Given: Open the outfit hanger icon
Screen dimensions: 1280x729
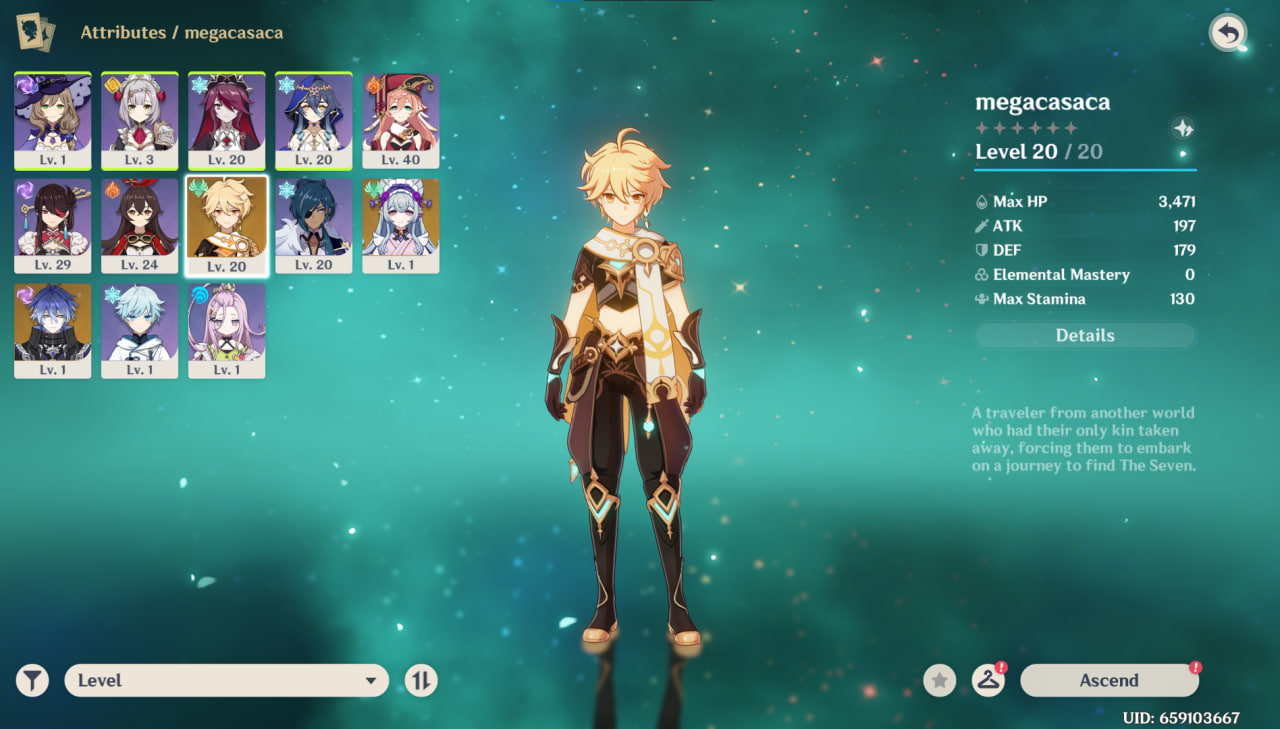Looking at the screenshot, I should pos(988,681).
